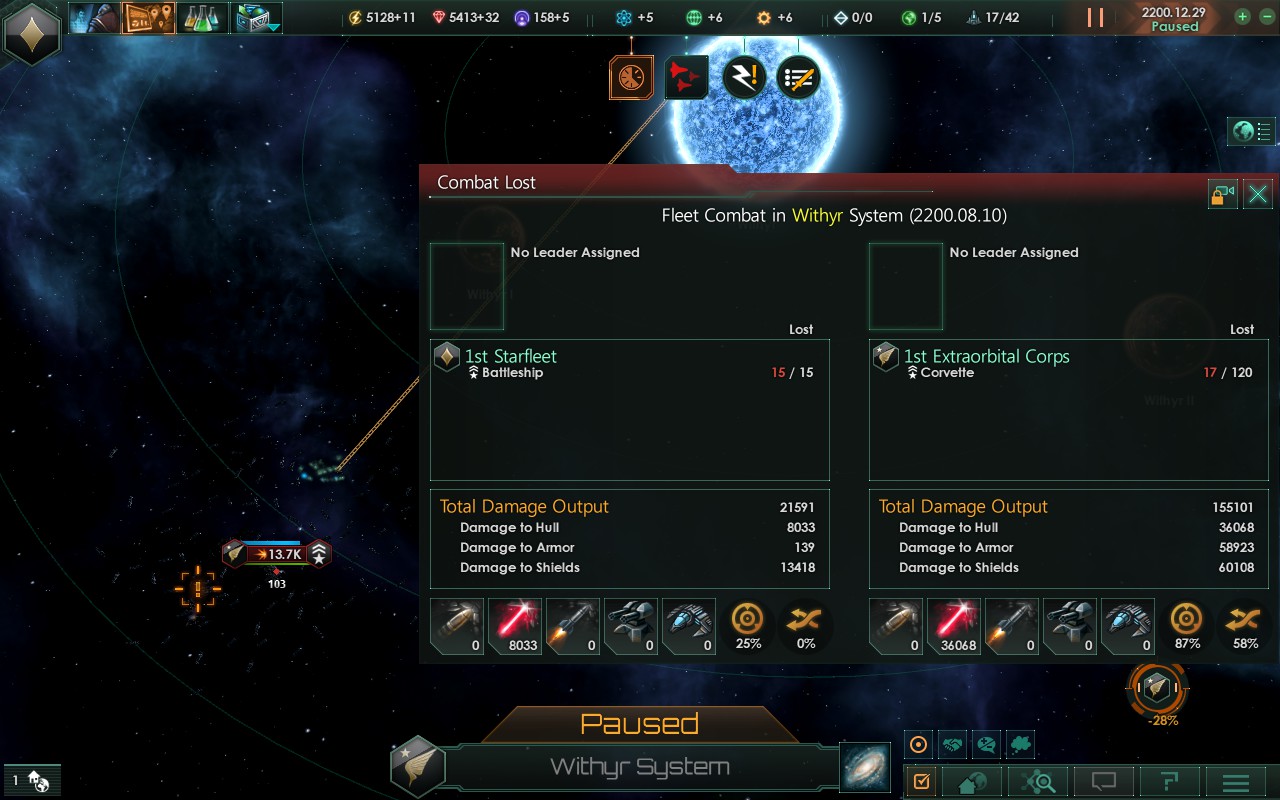Image resolution: width=1280 pixels, height=800 pixels.
Task: Increase game speed with the plus button
Action: pos(1242,17)
